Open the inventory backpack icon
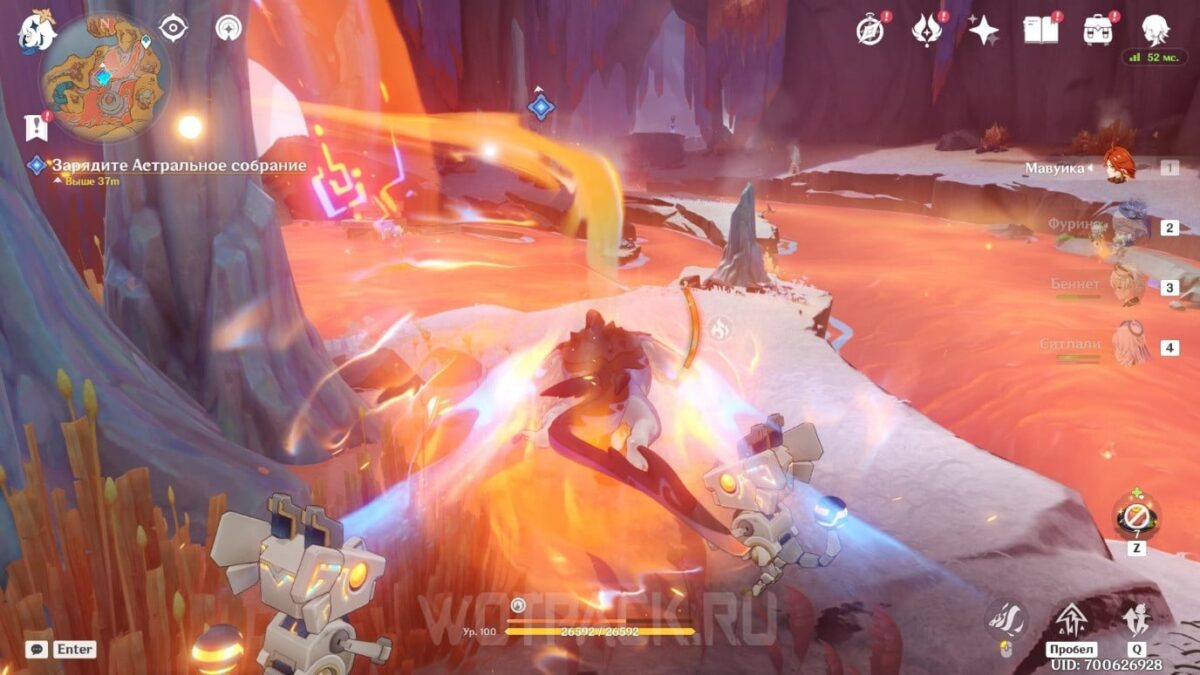Image resolution: width=1200 pixels, height=675 pixels. 1098,30
